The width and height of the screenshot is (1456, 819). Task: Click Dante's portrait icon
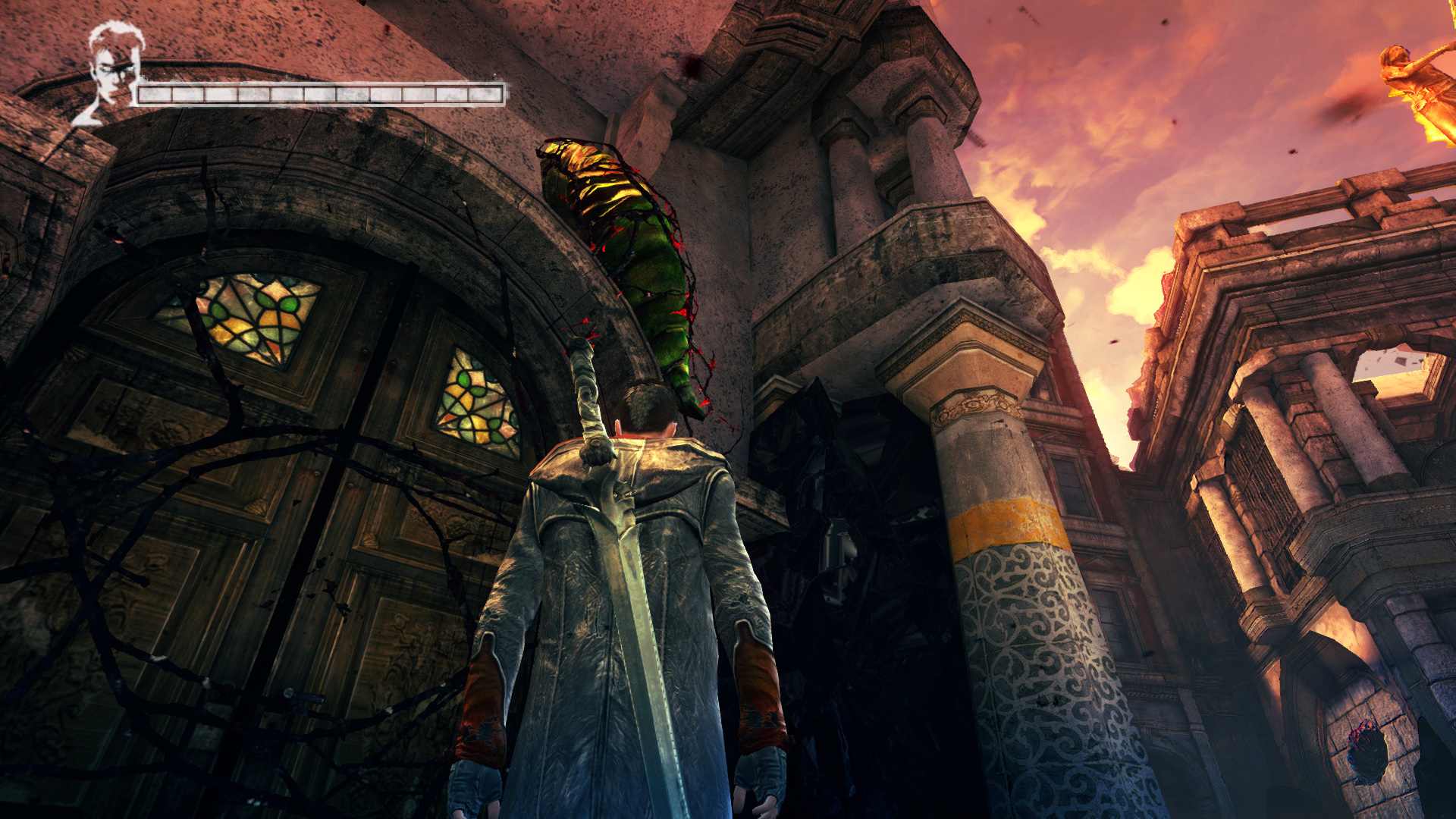click(x=112, y=72)
